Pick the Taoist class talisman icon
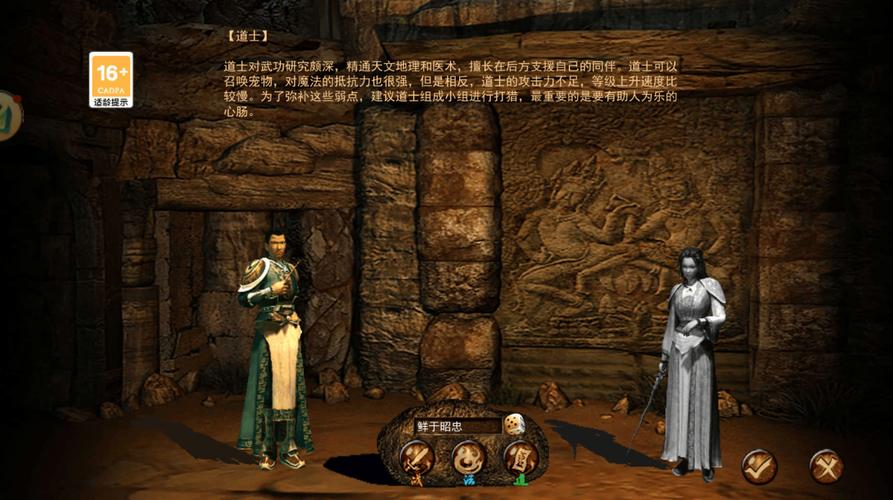The image size is (893, 500). [520, 458]
